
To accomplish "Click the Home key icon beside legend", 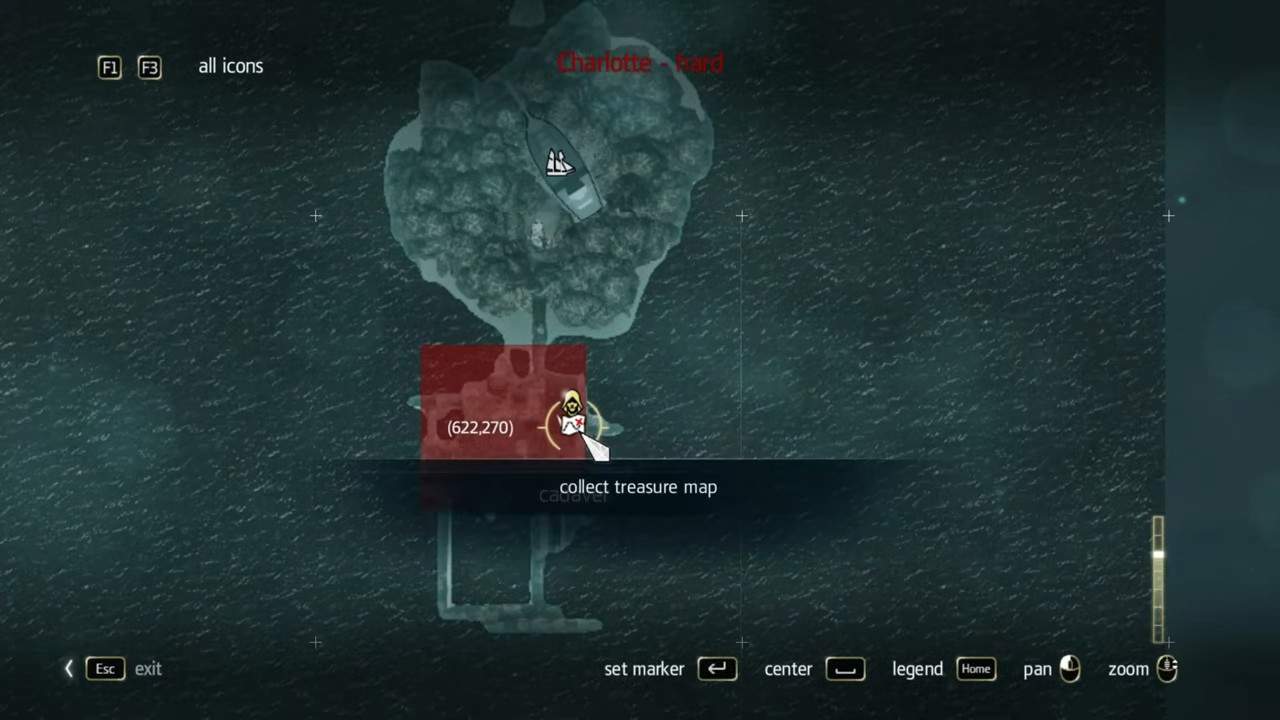I will 975,669.
